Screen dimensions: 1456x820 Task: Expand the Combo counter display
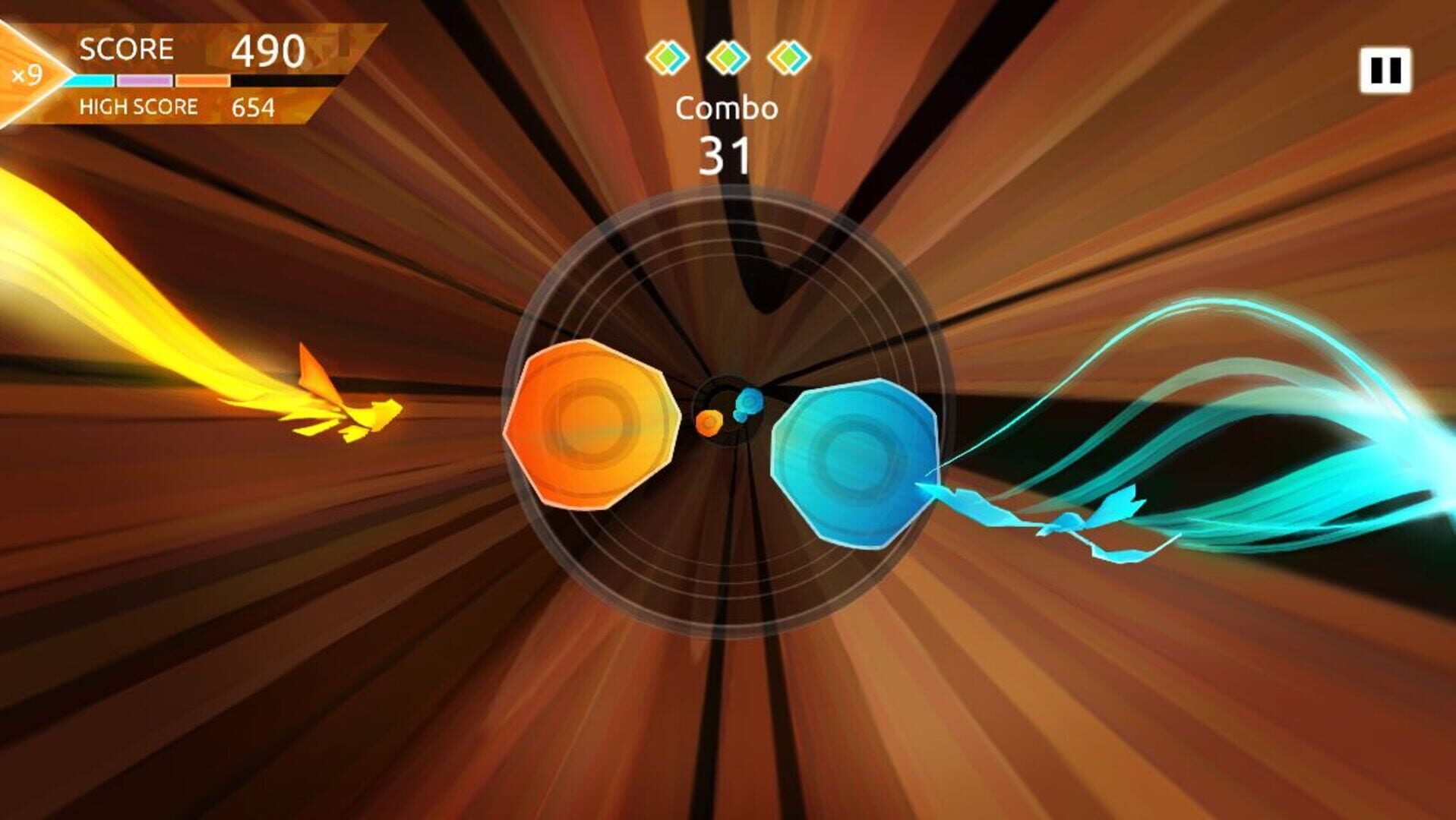click(x=727, y=133)
